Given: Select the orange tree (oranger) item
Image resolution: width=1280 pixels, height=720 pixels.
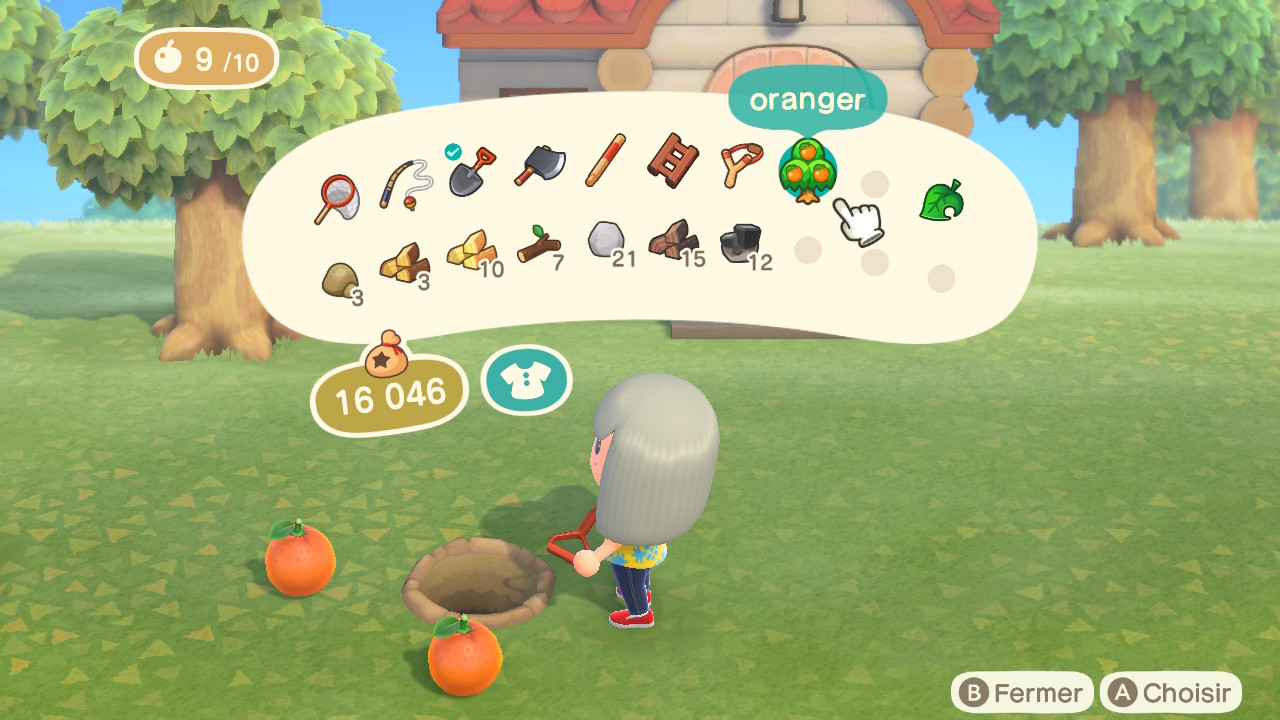Looking at the screenshot, I should (807, 171).
